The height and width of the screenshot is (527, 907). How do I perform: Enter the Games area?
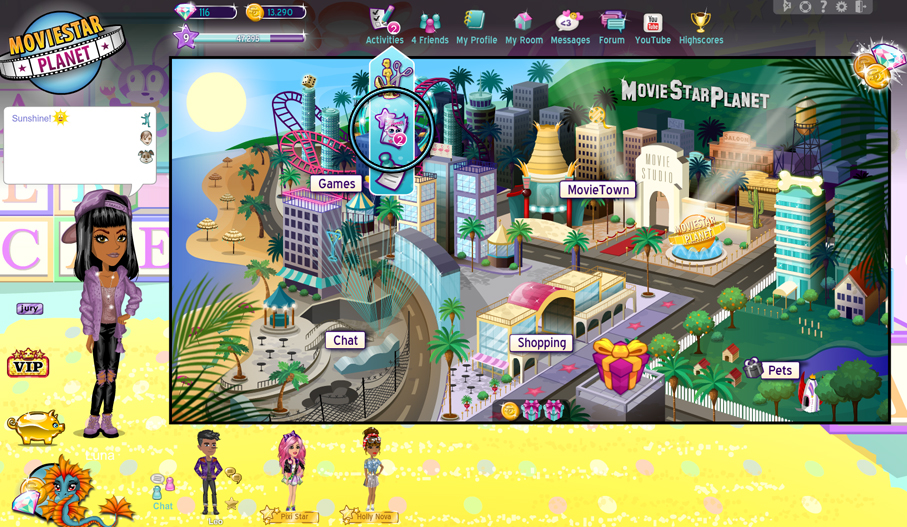click(337, 184)
